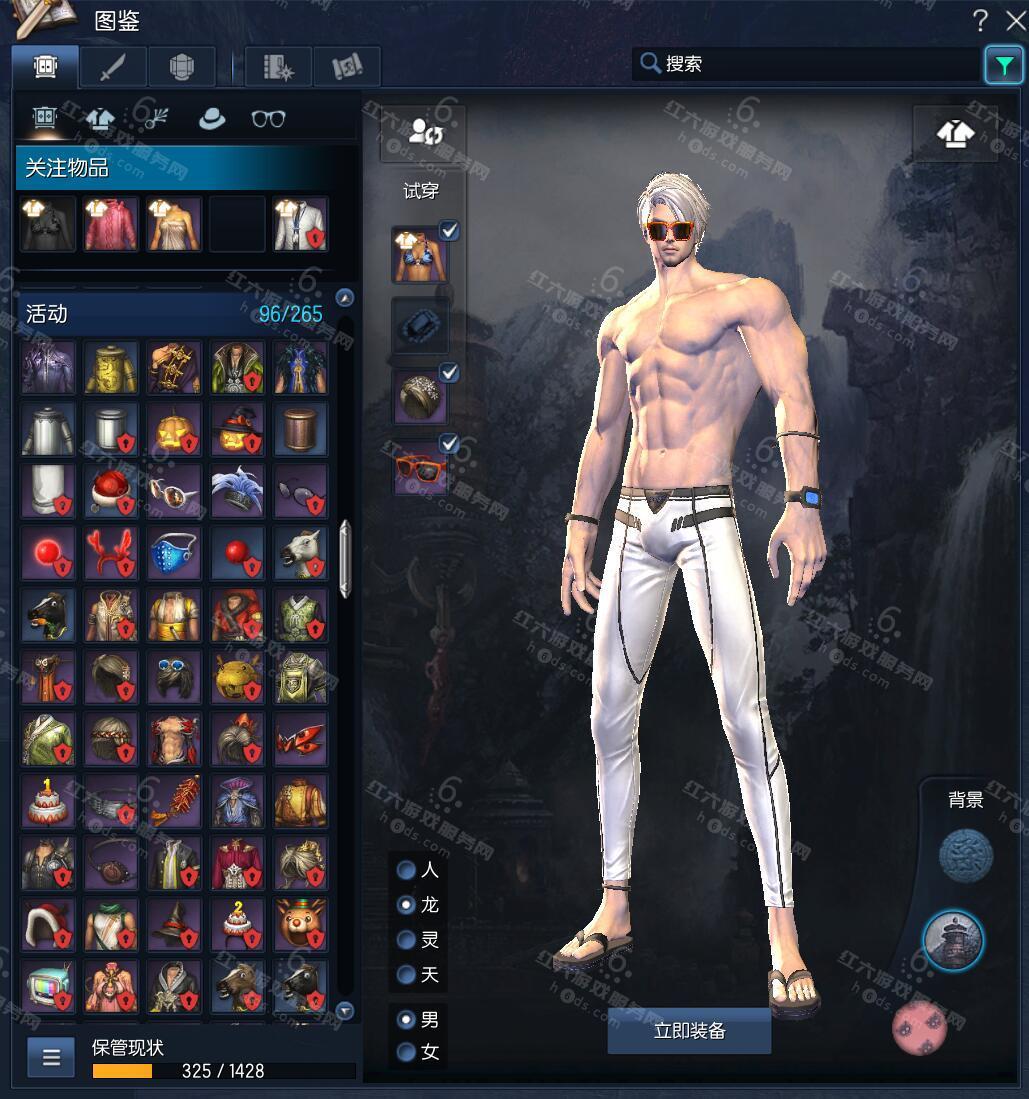Toggle the green filter button

click(1002, 65)
